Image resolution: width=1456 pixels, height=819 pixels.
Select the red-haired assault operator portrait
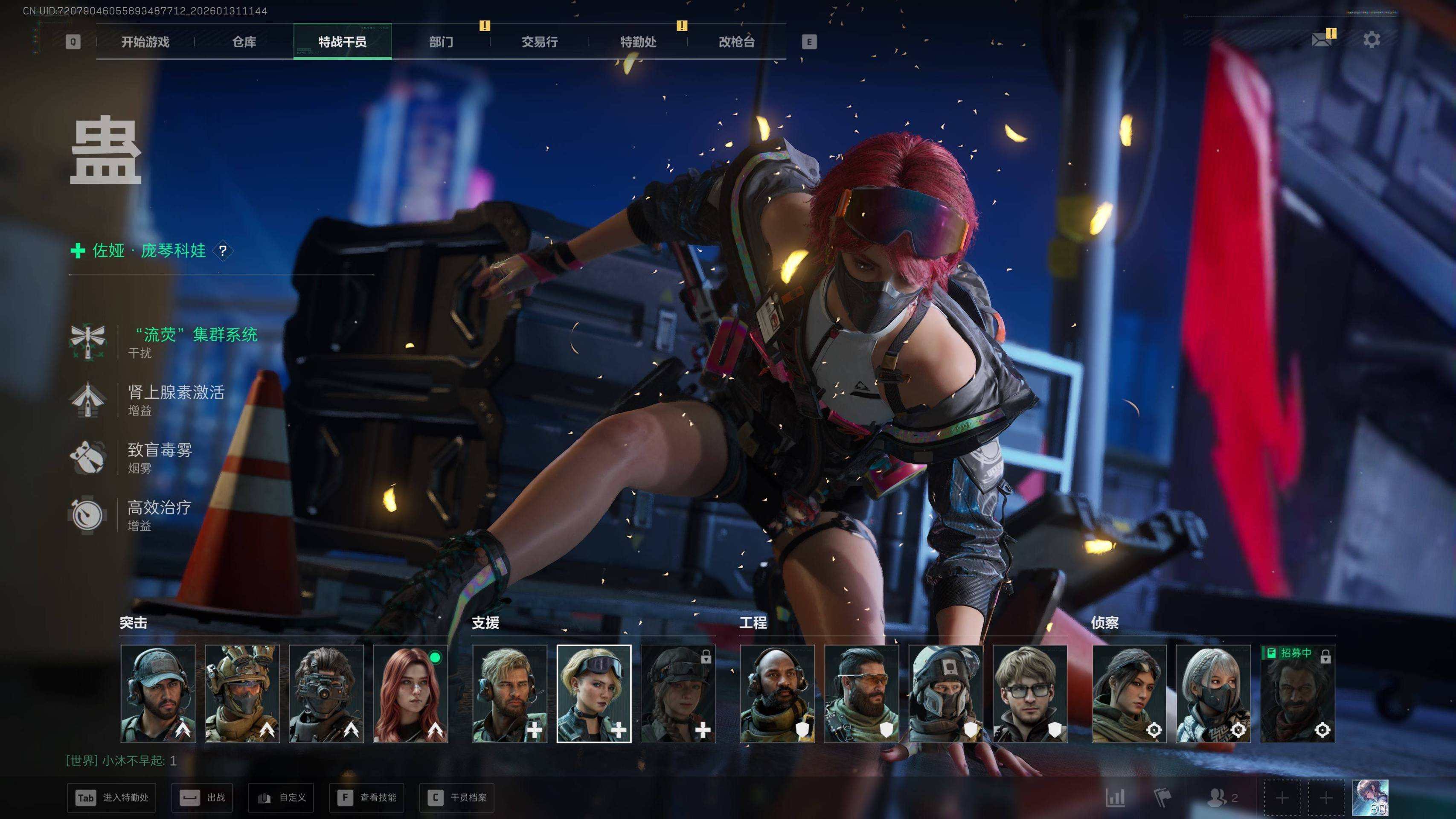tap(410, 694)
